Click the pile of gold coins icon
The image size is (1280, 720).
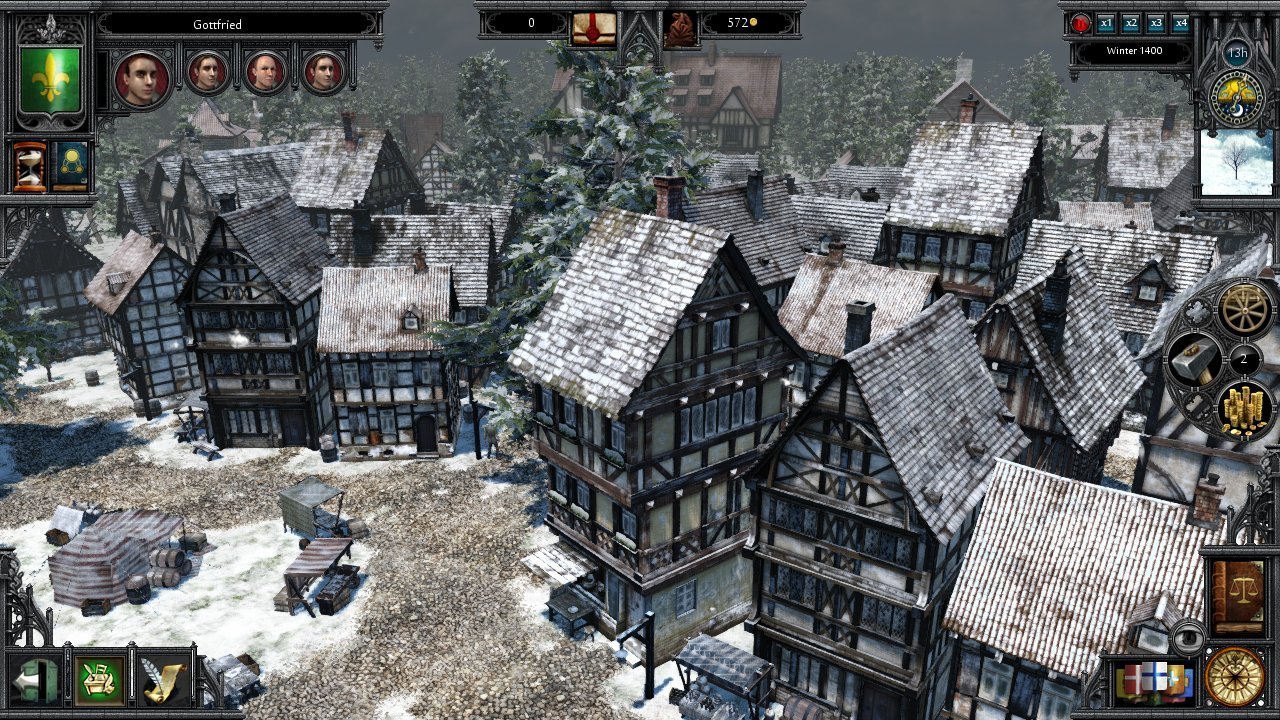pyautogui.click(x=1244, y=410)
